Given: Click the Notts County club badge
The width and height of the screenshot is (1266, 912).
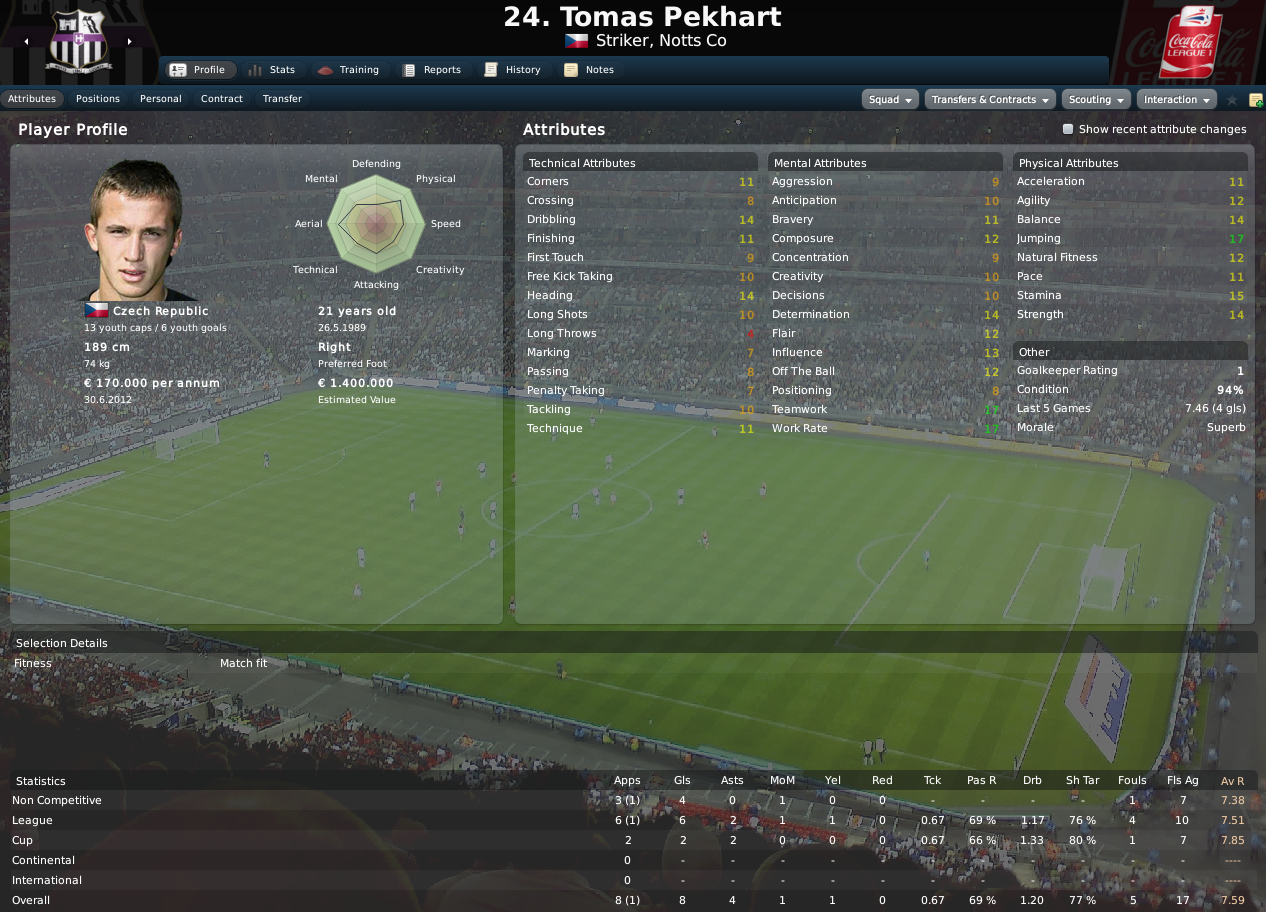Looking at the screenshot, I should (78, 42).
